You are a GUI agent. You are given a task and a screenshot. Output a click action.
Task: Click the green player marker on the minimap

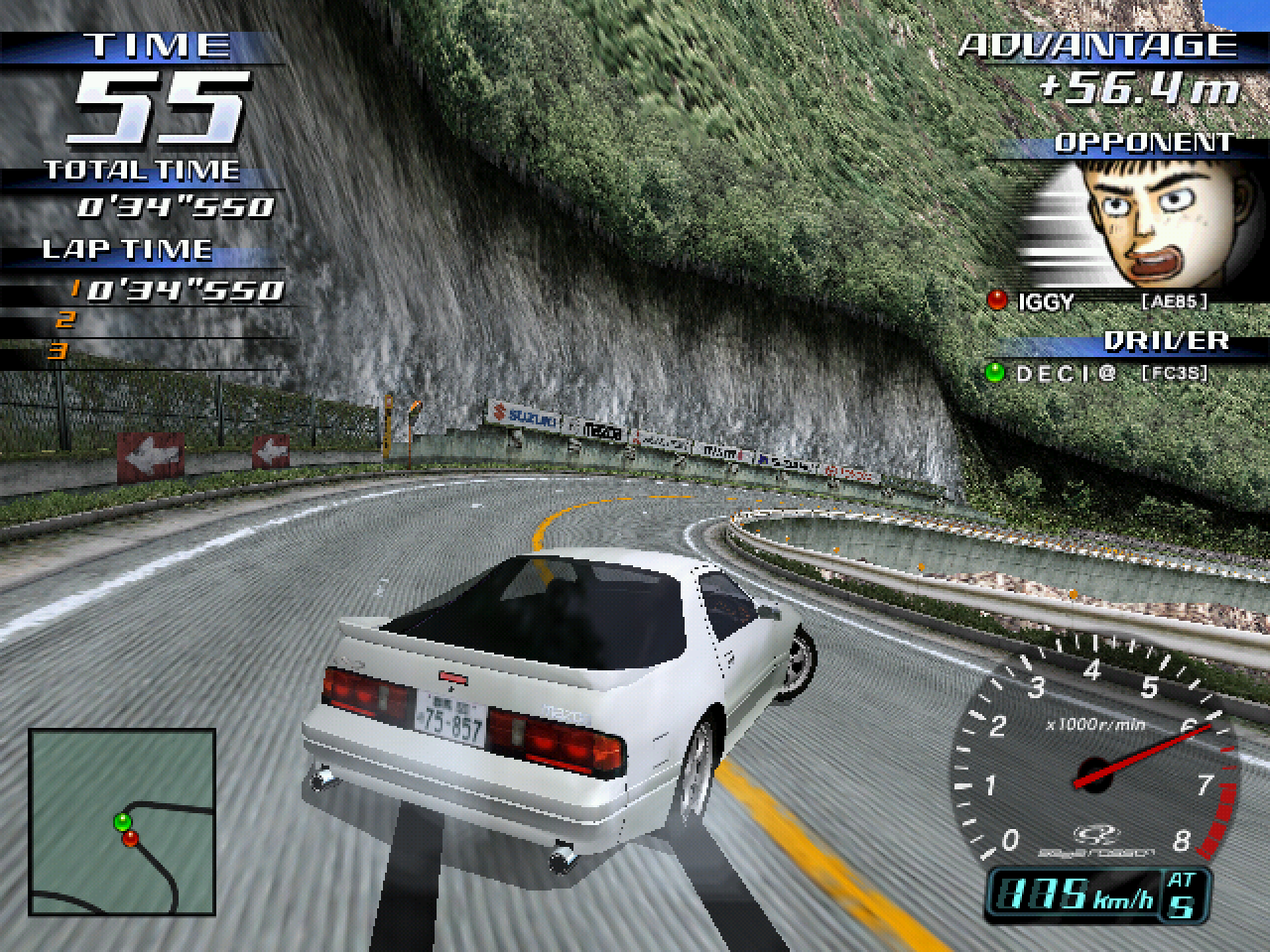coord(123,821)
